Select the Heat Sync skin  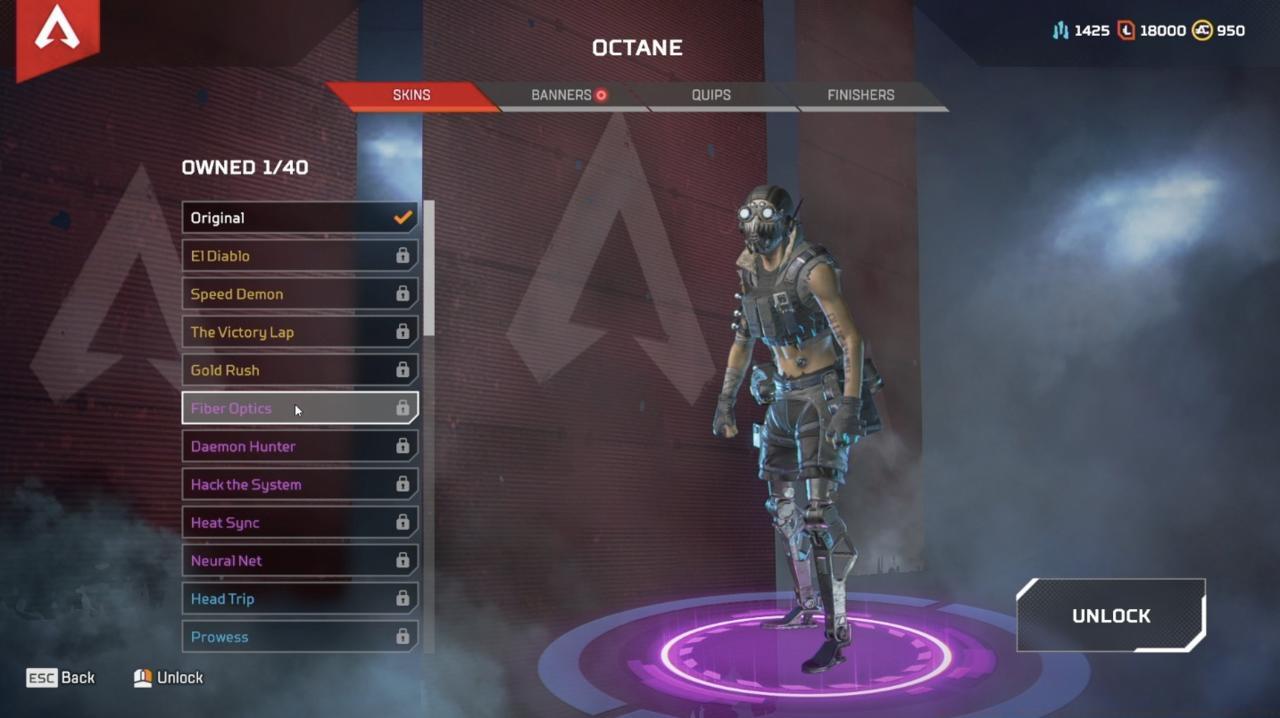point(299,522)
